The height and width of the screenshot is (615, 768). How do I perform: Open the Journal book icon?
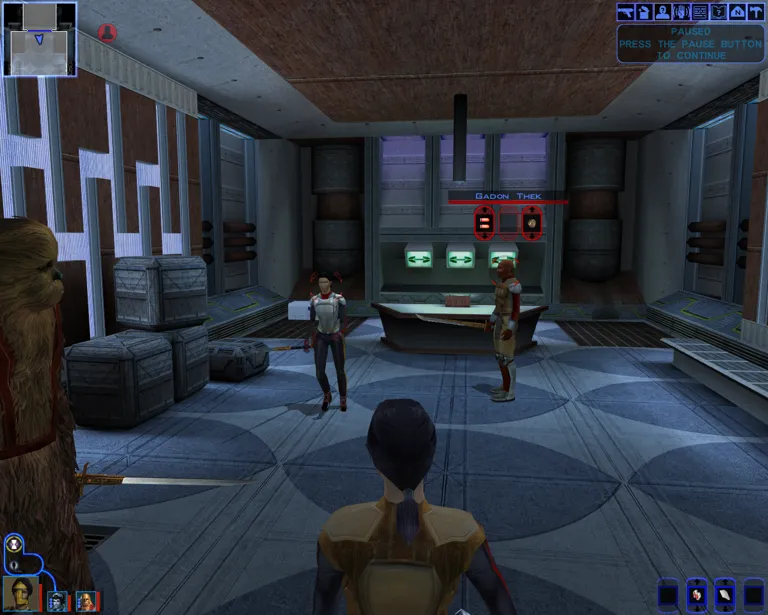[x=718, y=12]
